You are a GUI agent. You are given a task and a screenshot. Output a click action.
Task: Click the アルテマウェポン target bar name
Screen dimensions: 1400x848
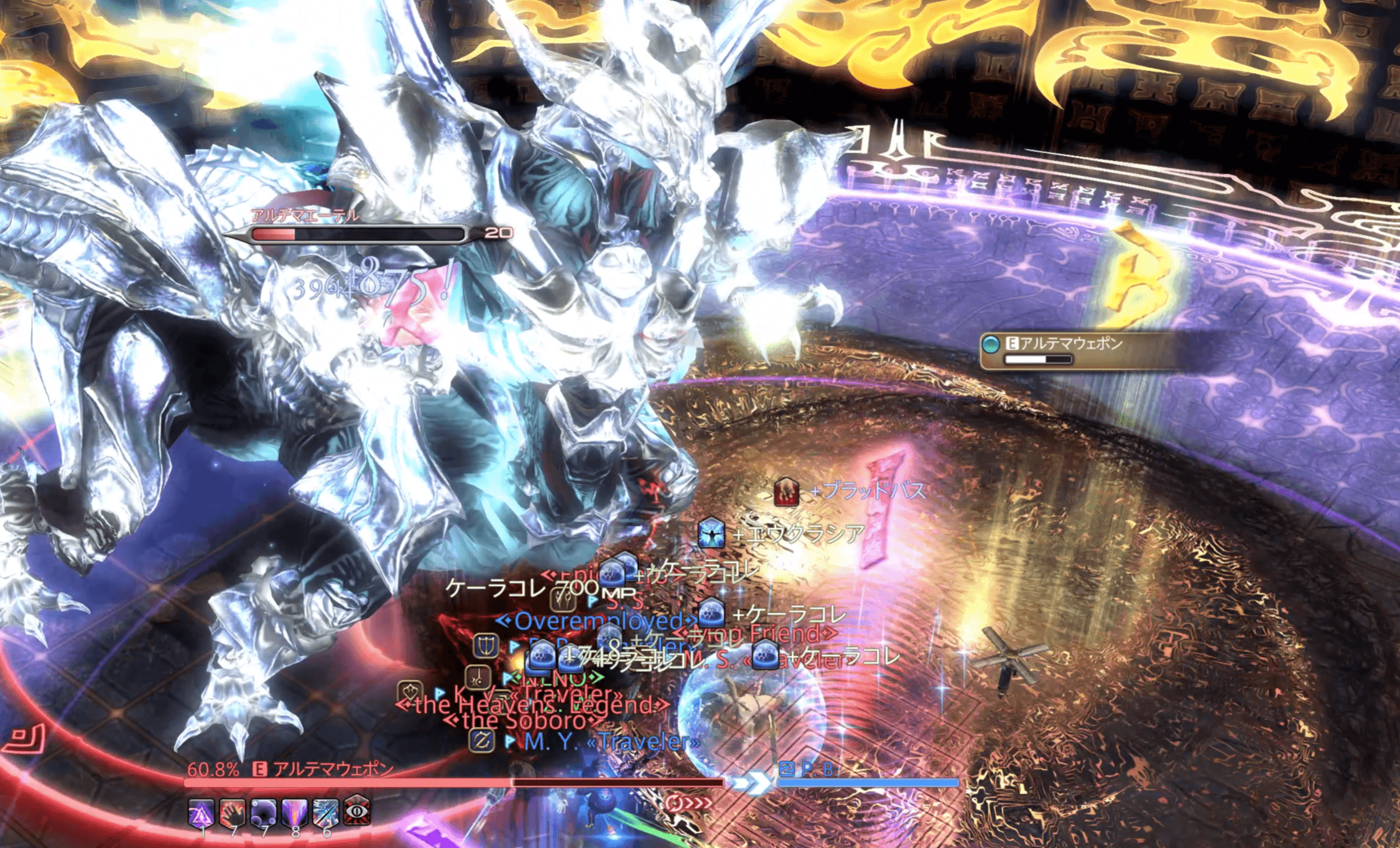click(x=333, y=770)
